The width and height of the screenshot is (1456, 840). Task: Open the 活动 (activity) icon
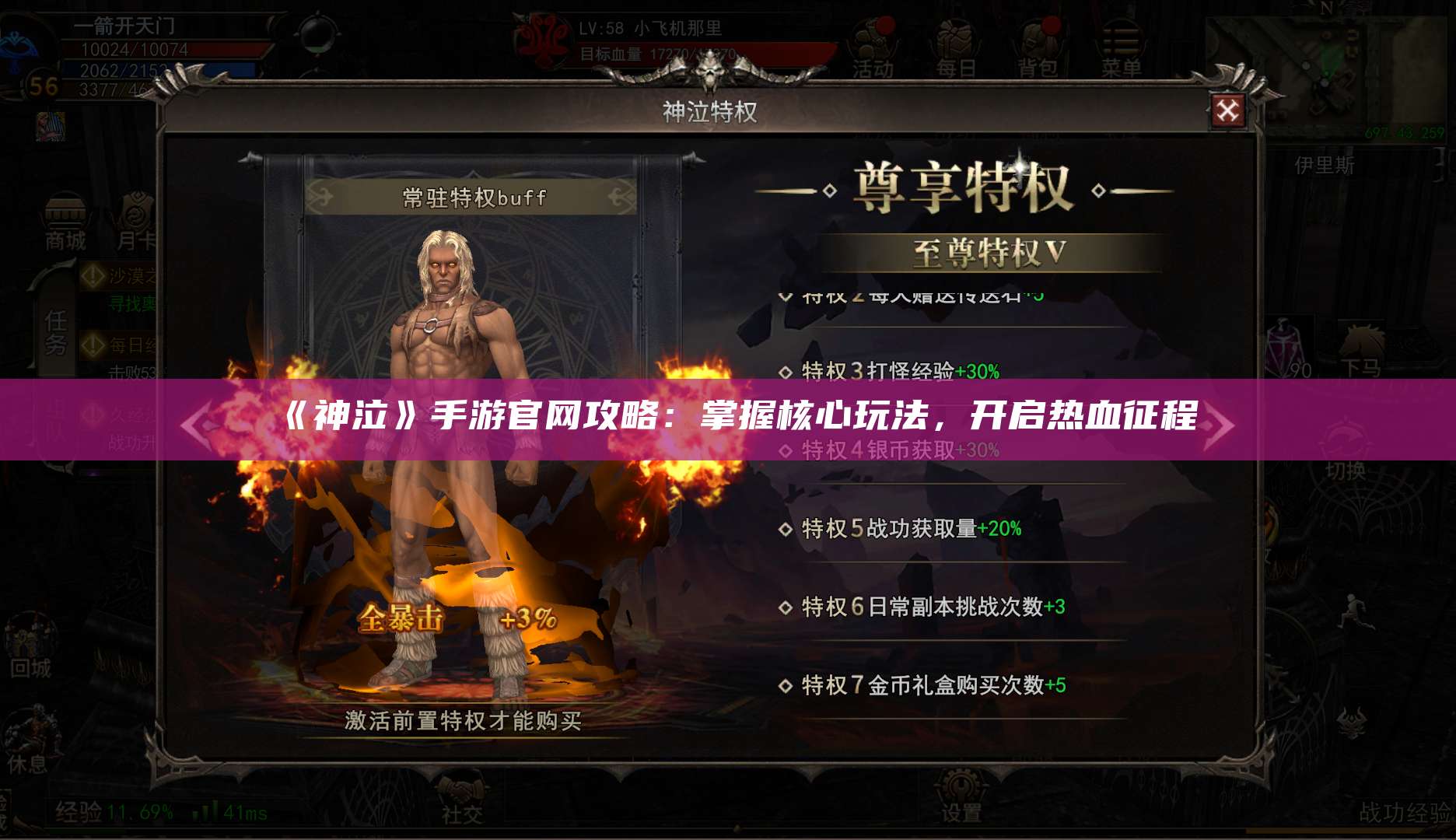click(871, 43)
